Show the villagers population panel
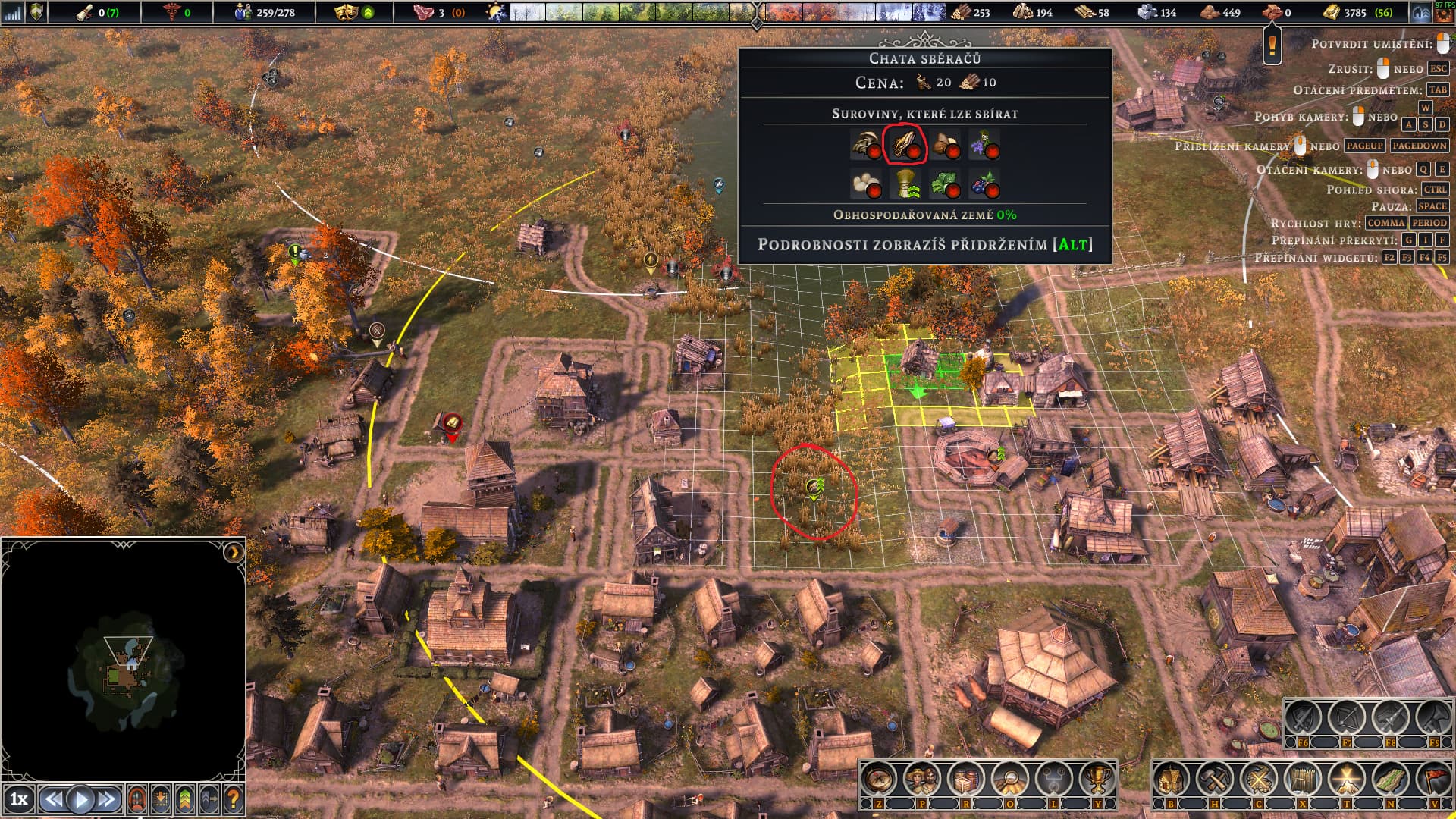Viewport: 1456px width, 819px height. (x=922, y=779)
